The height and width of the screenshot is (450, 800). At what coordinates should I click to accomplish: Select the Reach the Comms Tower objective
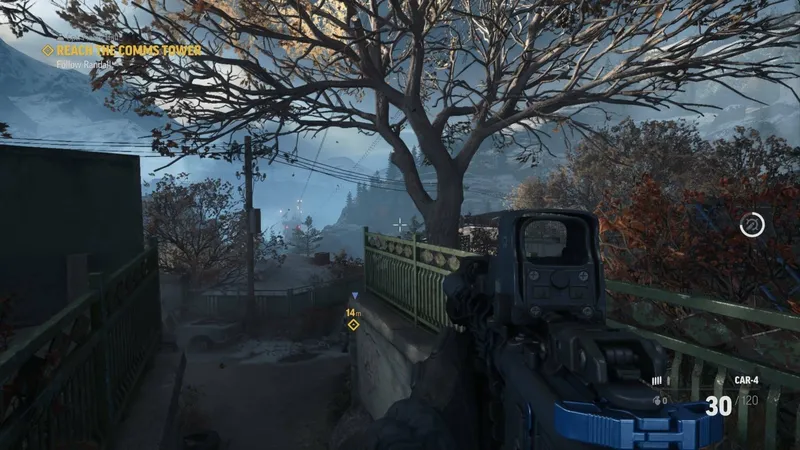click(x=127, y=50)
